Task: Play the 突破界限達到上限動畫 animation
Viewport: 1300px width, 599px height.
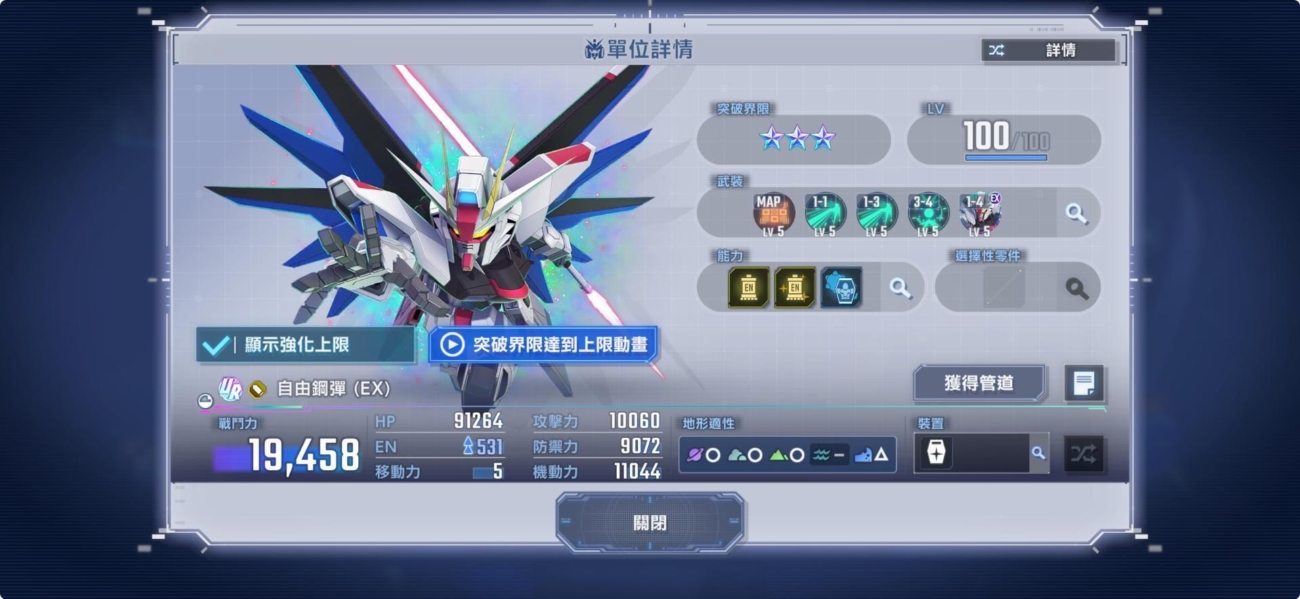Action: pyautogui.click(x=544, y=345)
